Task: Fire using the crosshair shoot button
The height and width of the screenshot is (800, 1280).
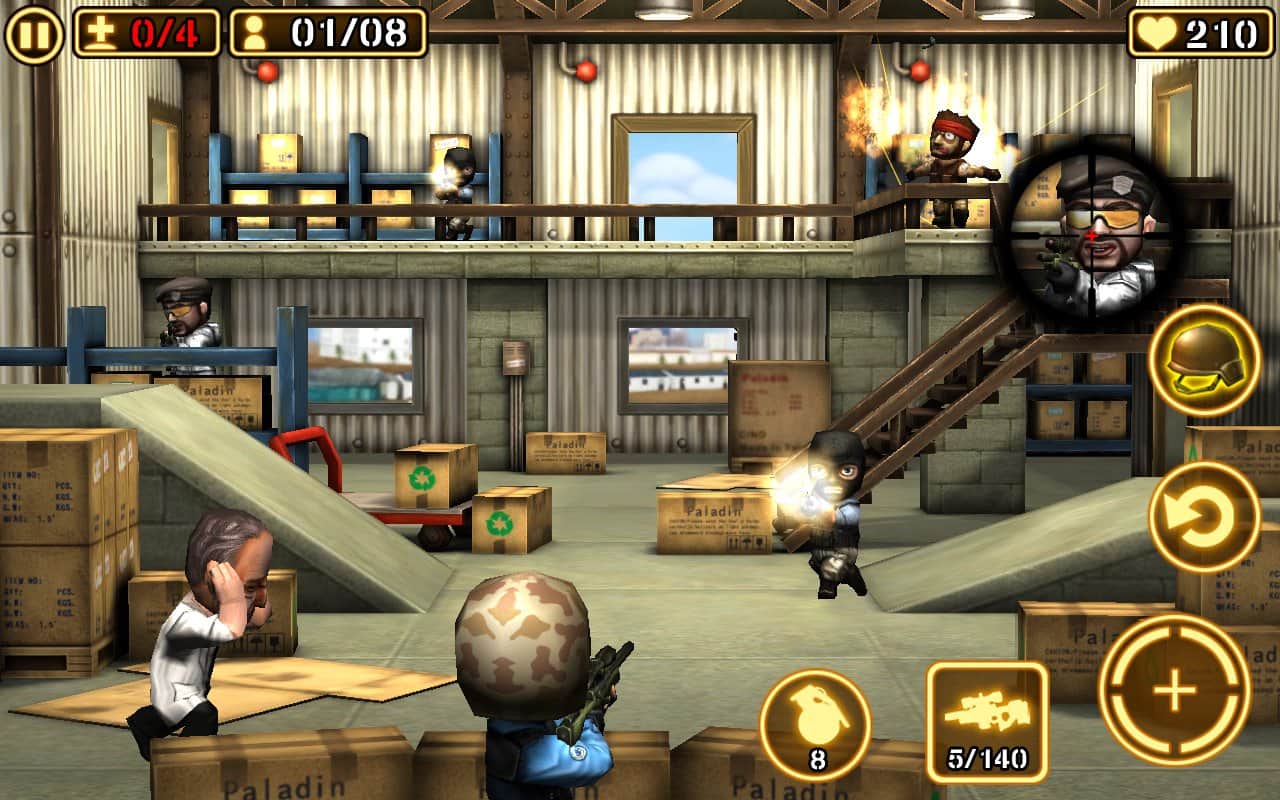Action: (x=1174, y=690)
